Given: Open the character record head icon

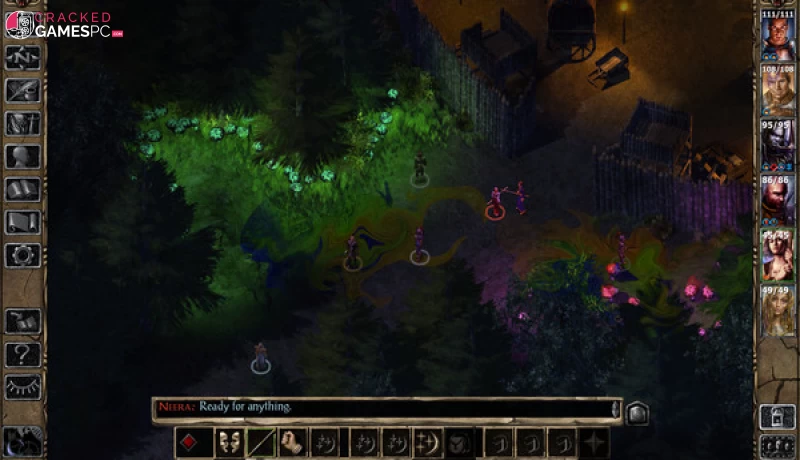Looking at the screenshot, I should coord(22,157).
